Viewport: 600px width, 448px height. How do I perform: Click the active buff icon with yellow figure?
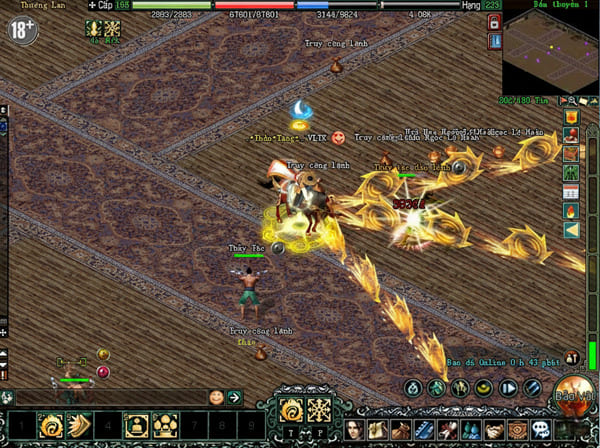click(95, 31)
